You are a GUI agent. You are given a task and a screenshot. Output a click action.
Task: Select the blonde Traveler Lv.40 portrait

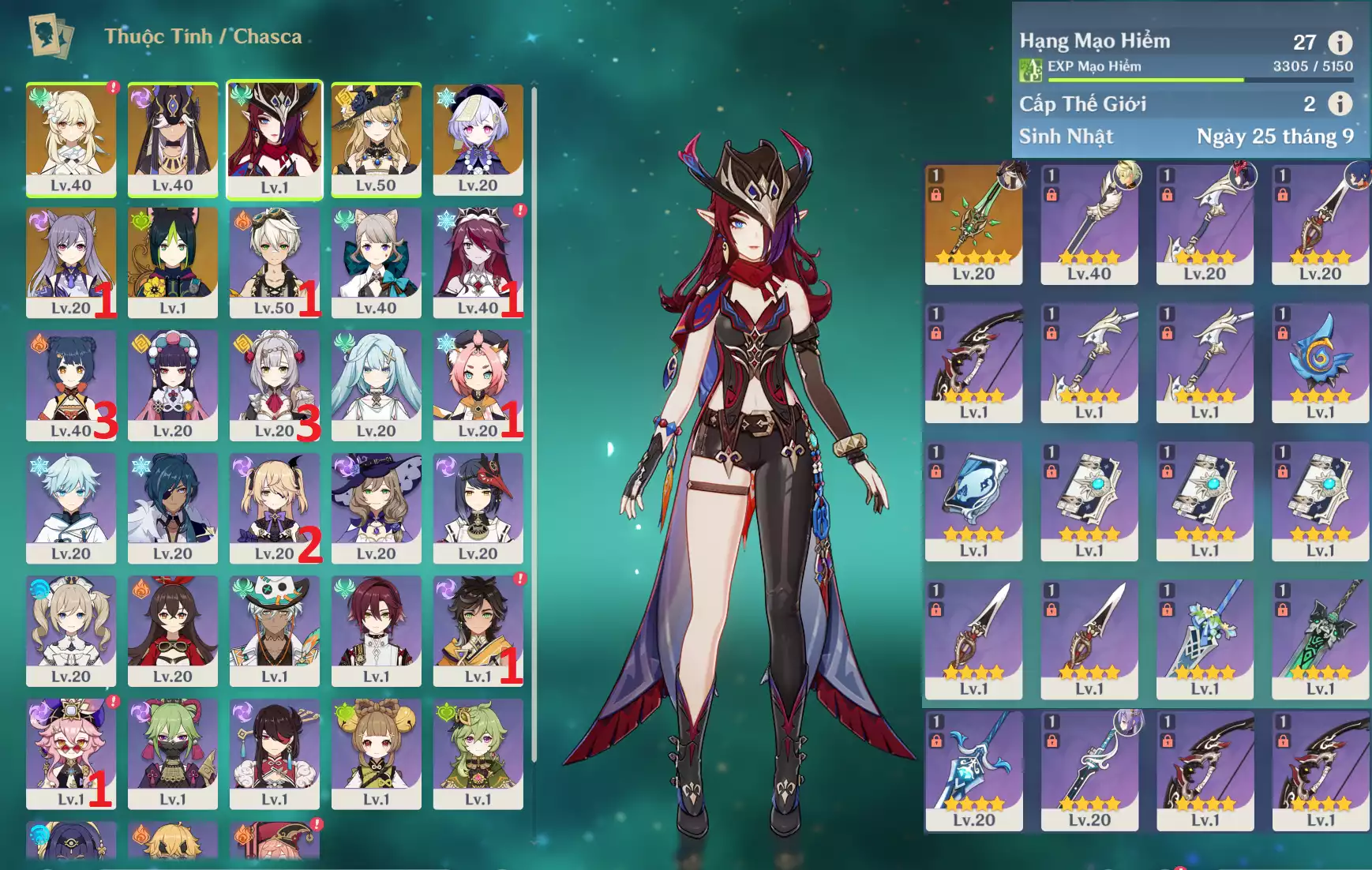tap(71, 138)
